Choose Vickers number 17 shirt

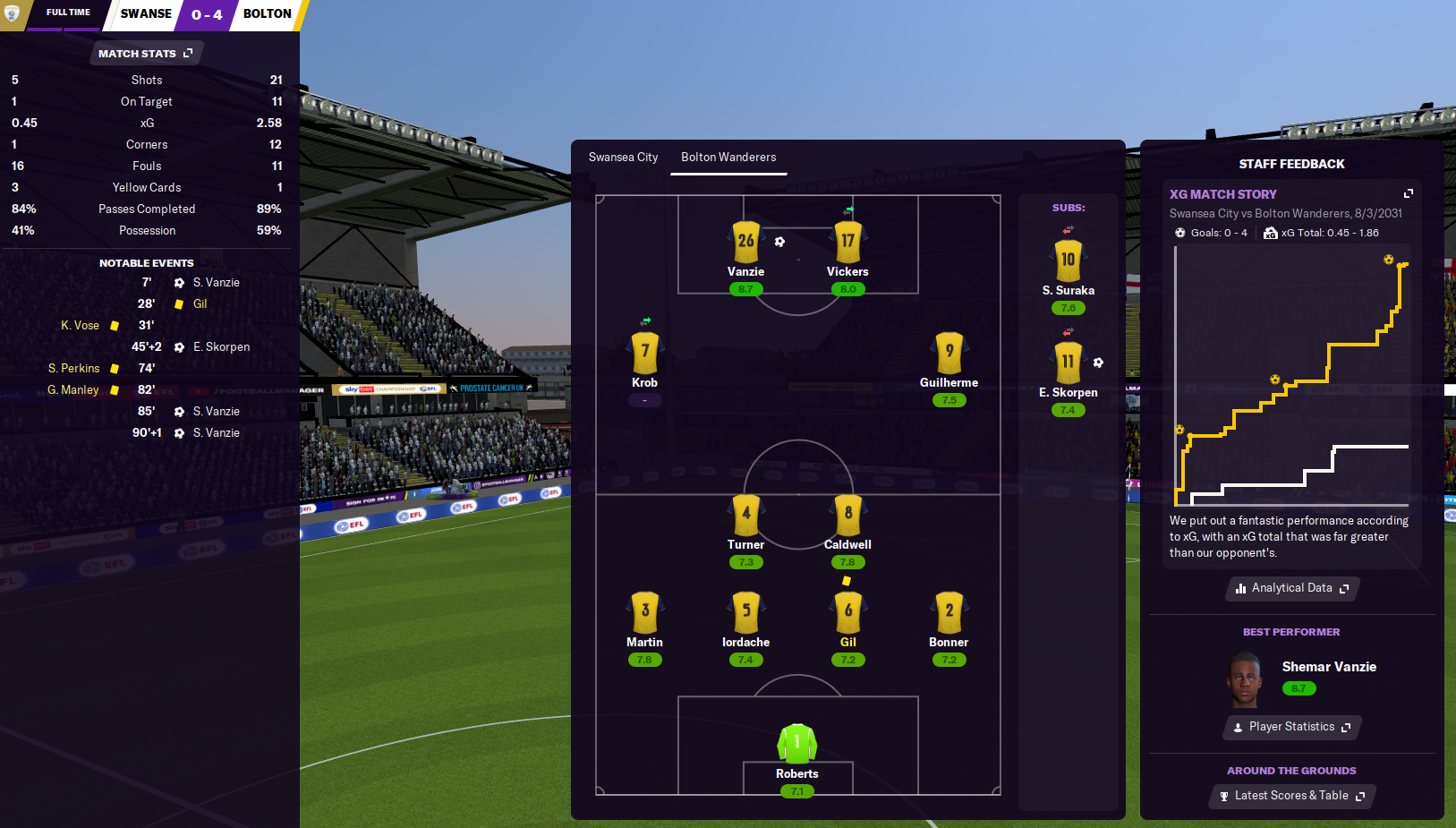[847, 243]
